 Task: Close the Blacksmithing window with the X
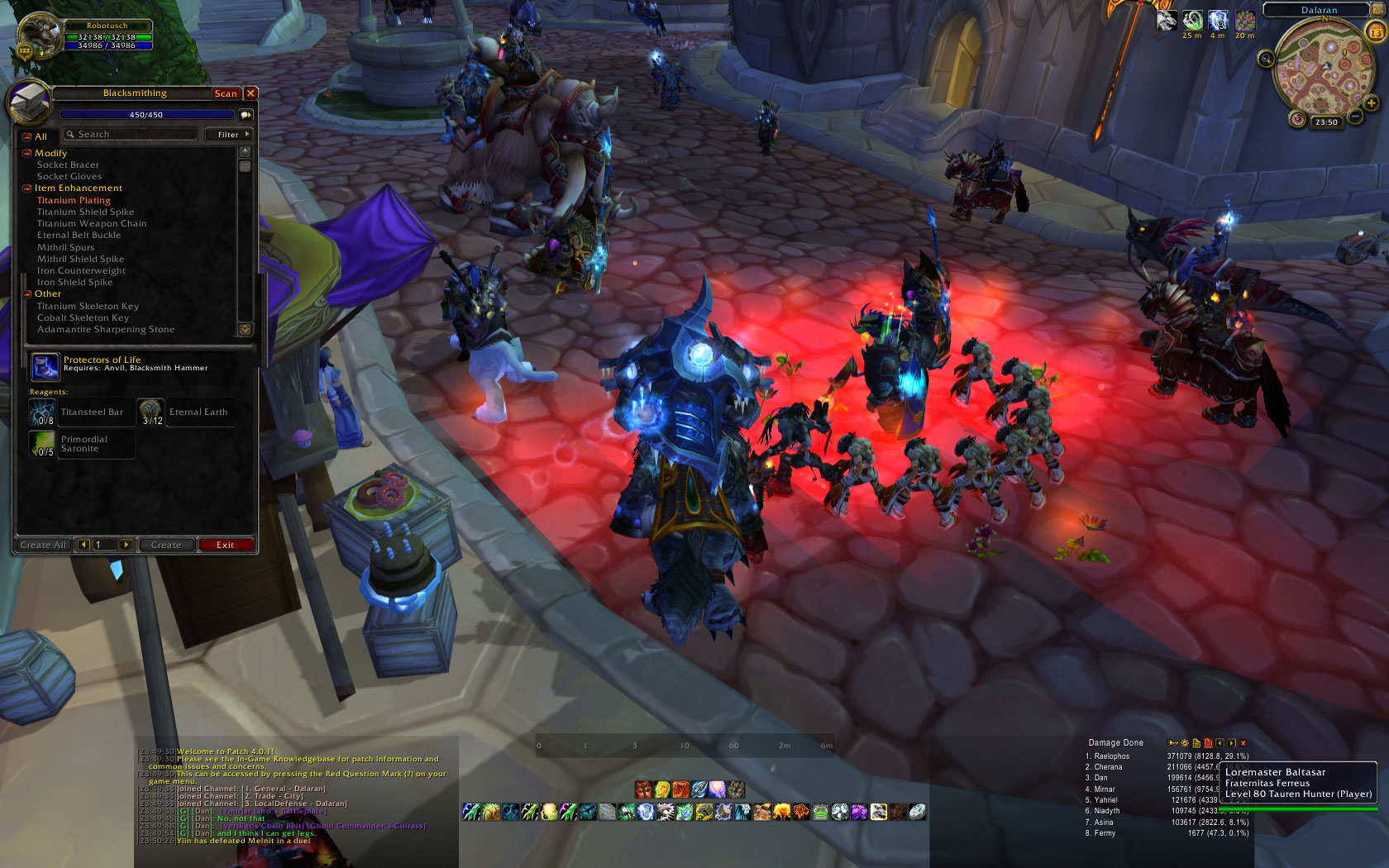251,93
